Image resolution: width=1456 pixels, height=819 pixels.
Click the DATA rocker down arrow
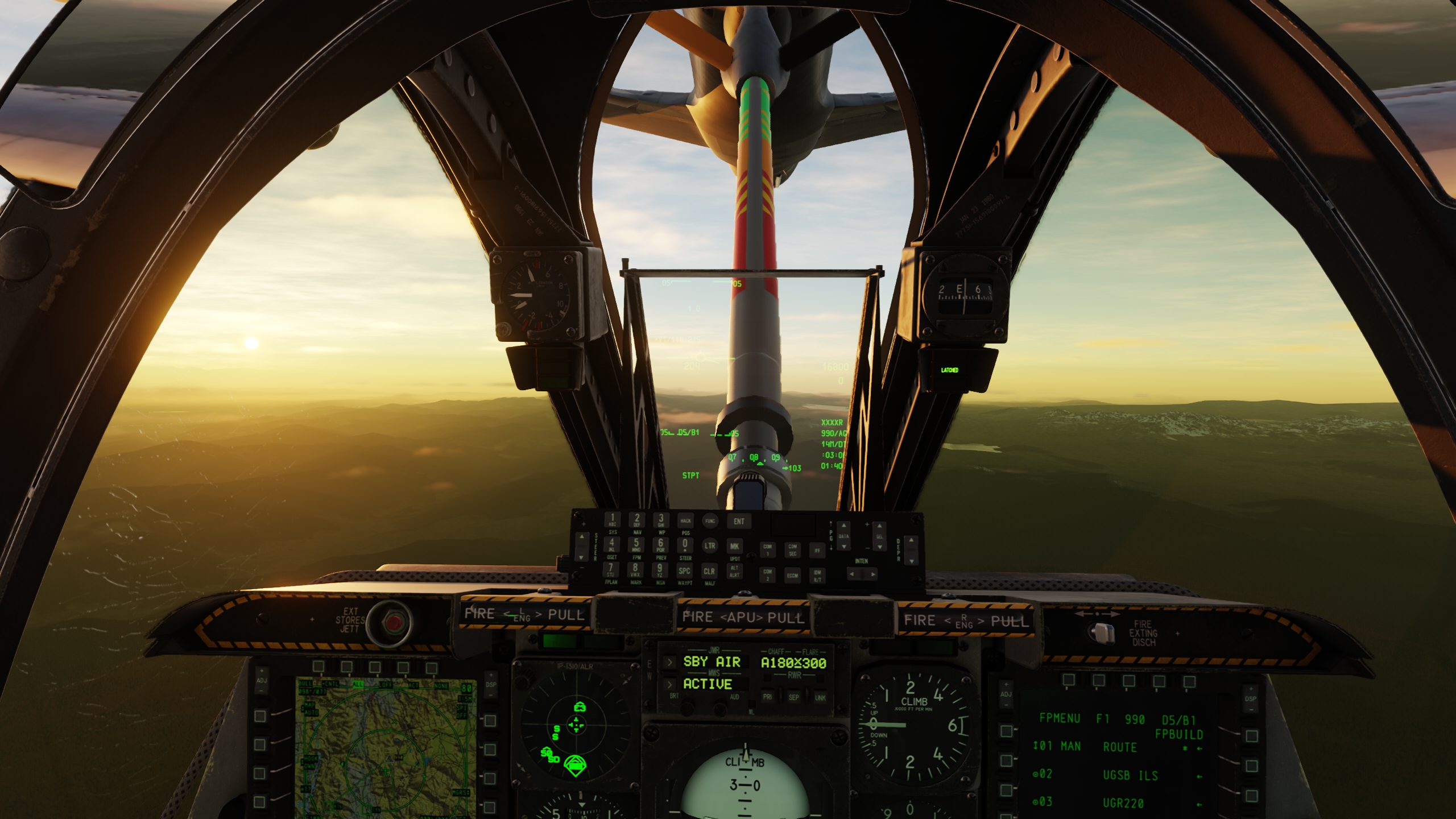pos(844,547)
